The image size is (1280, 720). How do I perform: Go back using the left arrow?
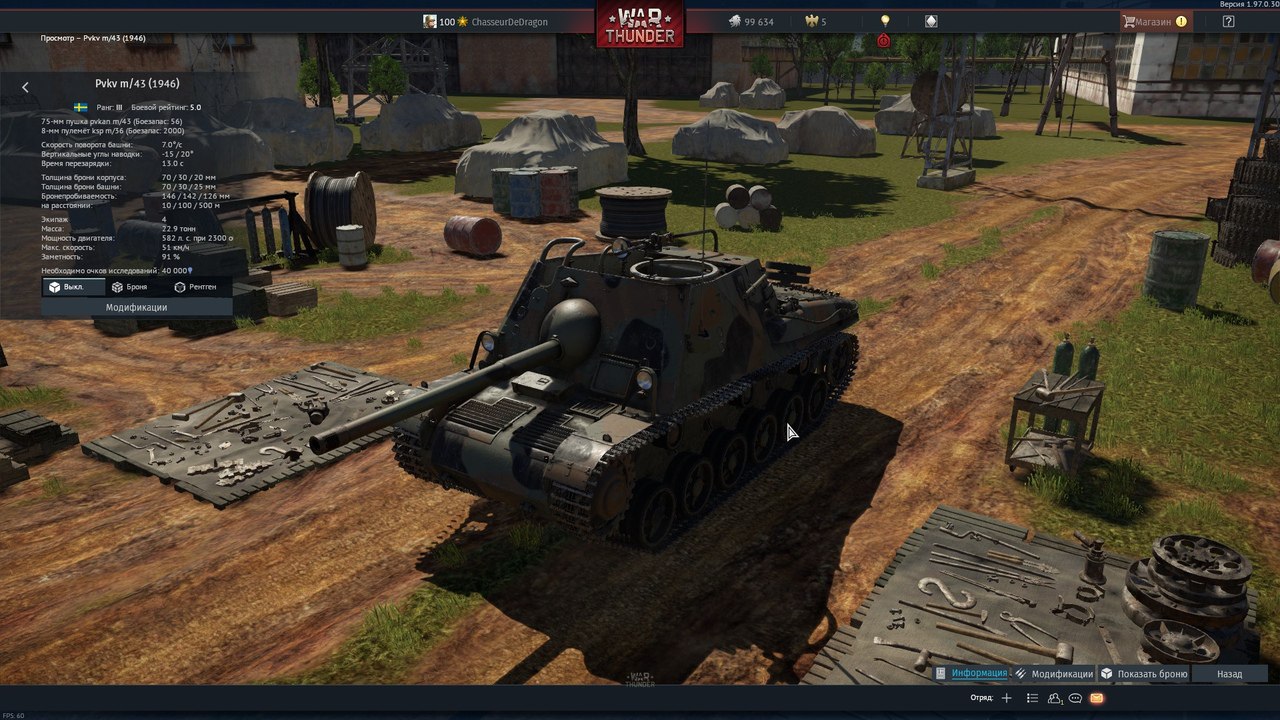[x=25, y=87]
